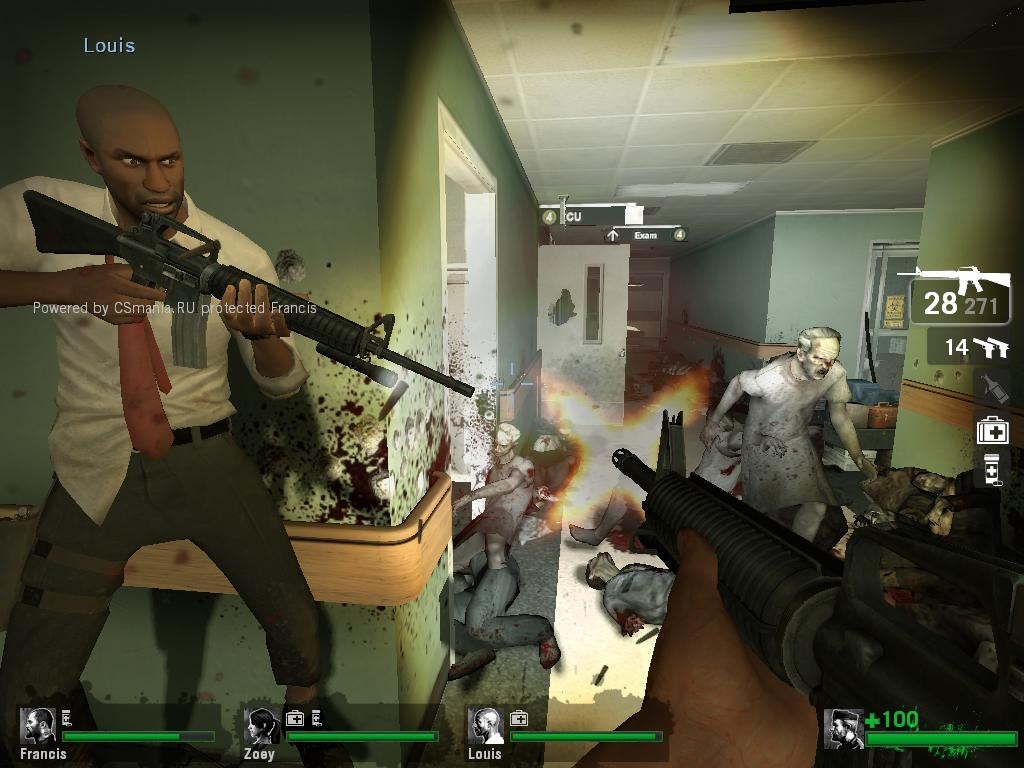Select the molotov bottle slot
This screenshot has height=768, width=1024.
[x=992, y=387]
